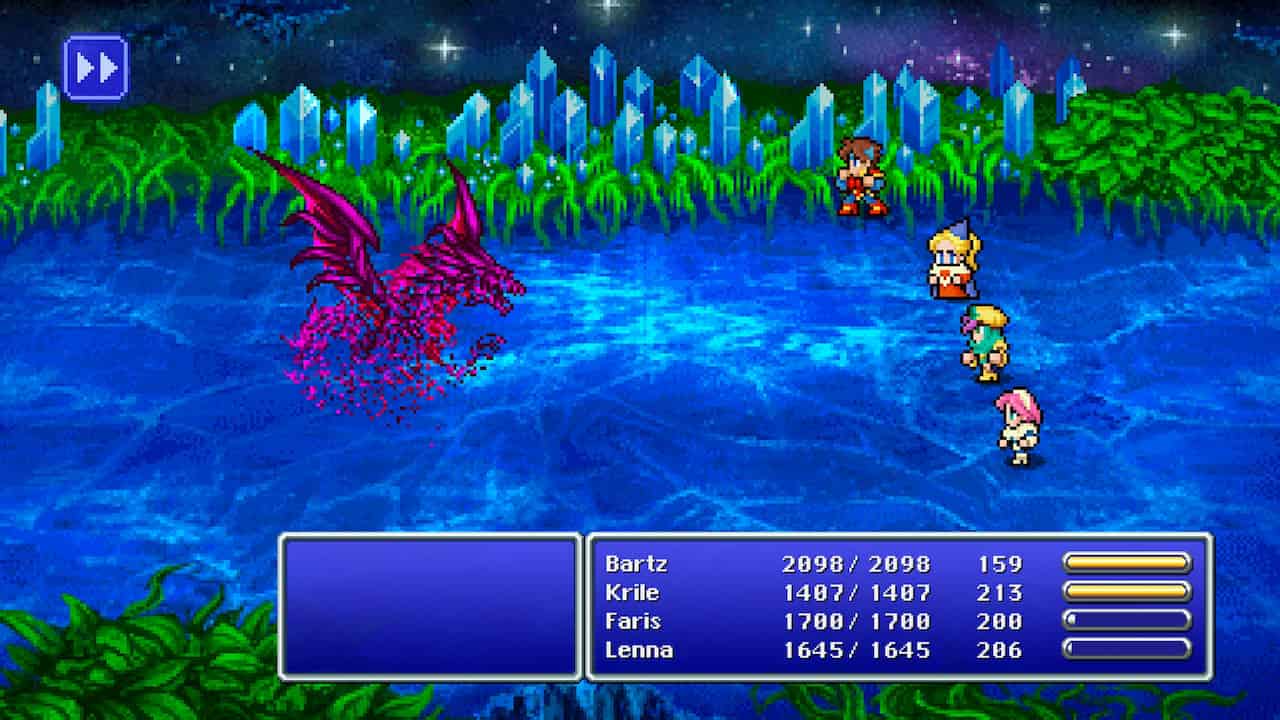Click Bartz's HP value 2098/2098
The width and height of the screenshot is (1280, 720).
coord(857,564)
